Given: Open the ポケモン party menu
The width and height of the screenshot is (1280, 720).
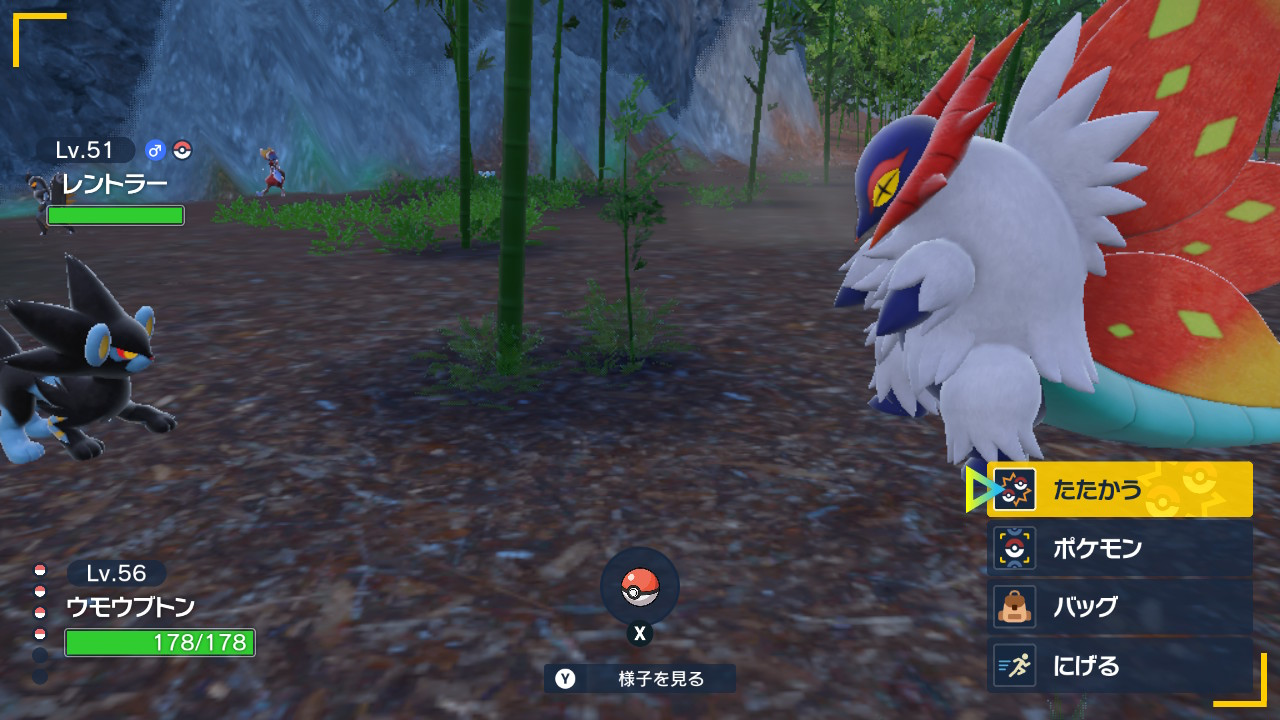Looking at the screenshot, I should tap(1119, 548).
